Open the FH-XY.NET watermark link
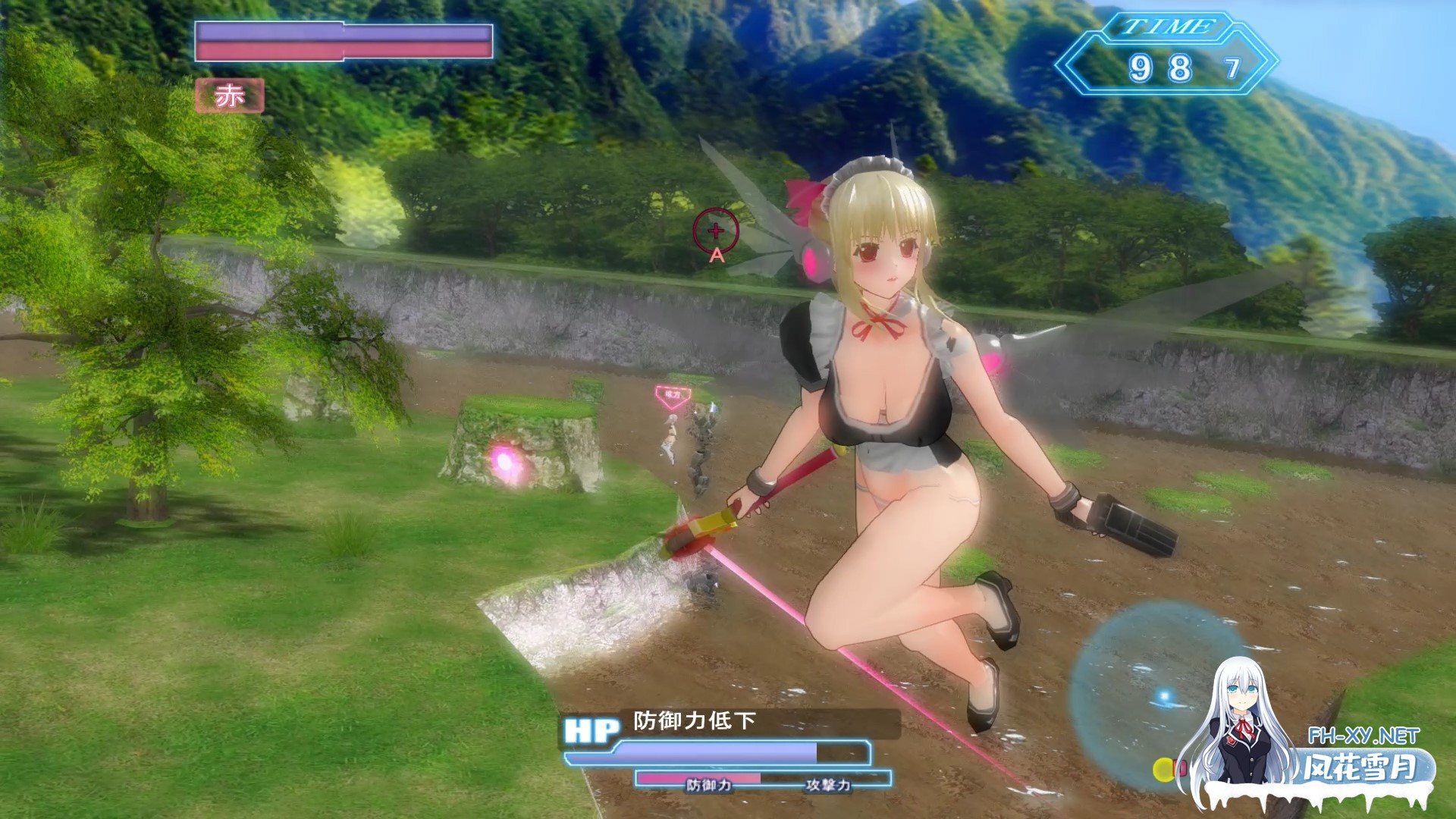The image size is (1456, 819). pos(1363,736)
